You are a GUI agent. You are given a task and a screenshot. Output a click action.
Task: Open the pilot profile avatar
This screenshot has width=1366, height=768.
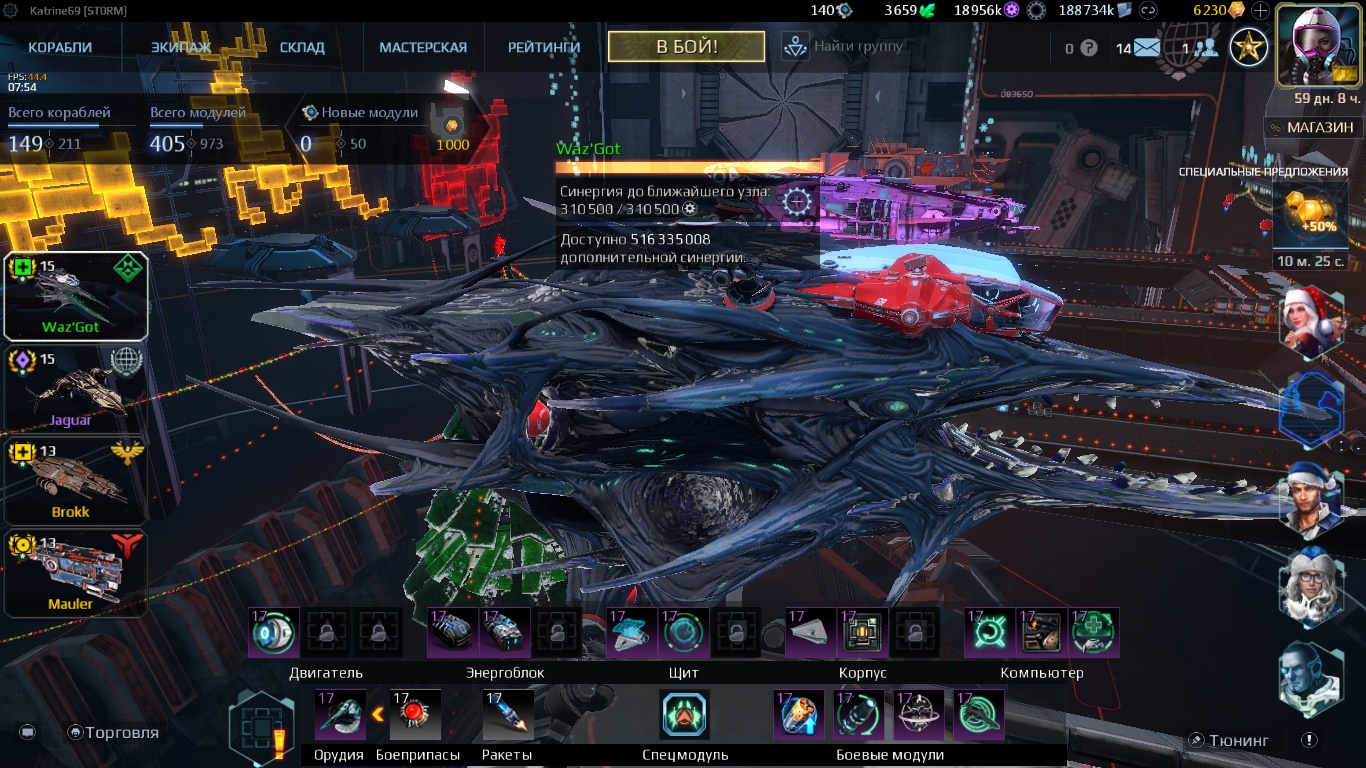(x=1316, y=44)
